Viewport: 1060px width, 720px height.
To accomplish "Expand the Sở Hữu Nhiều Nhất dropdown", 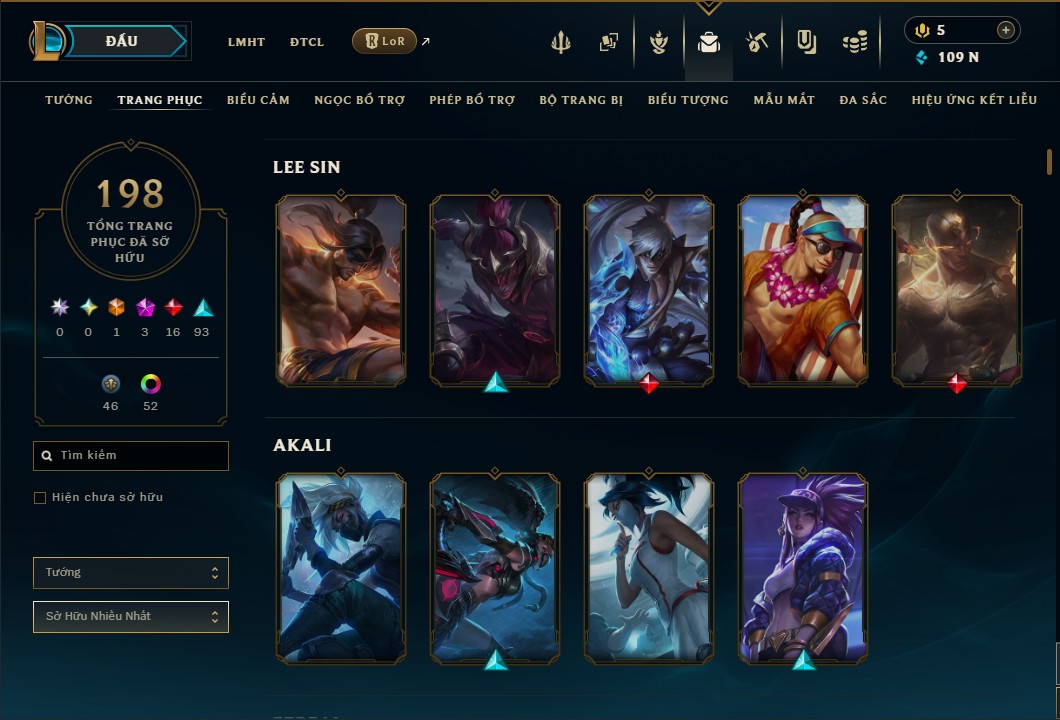I will pos(131,617).
